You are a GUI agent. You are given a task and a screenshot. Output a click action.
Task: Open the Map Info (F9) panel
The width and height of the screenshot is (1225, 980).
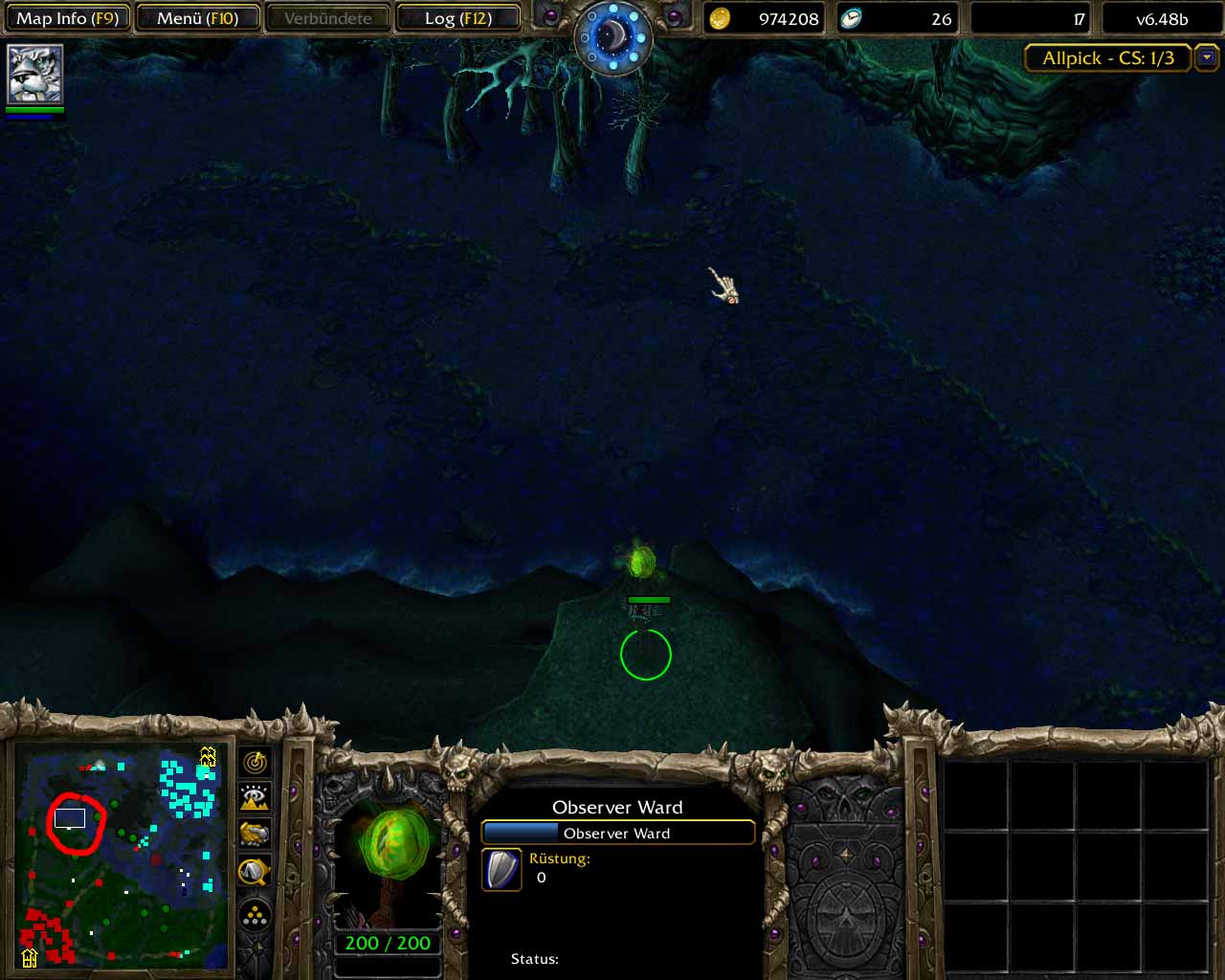tap(67, 18)
